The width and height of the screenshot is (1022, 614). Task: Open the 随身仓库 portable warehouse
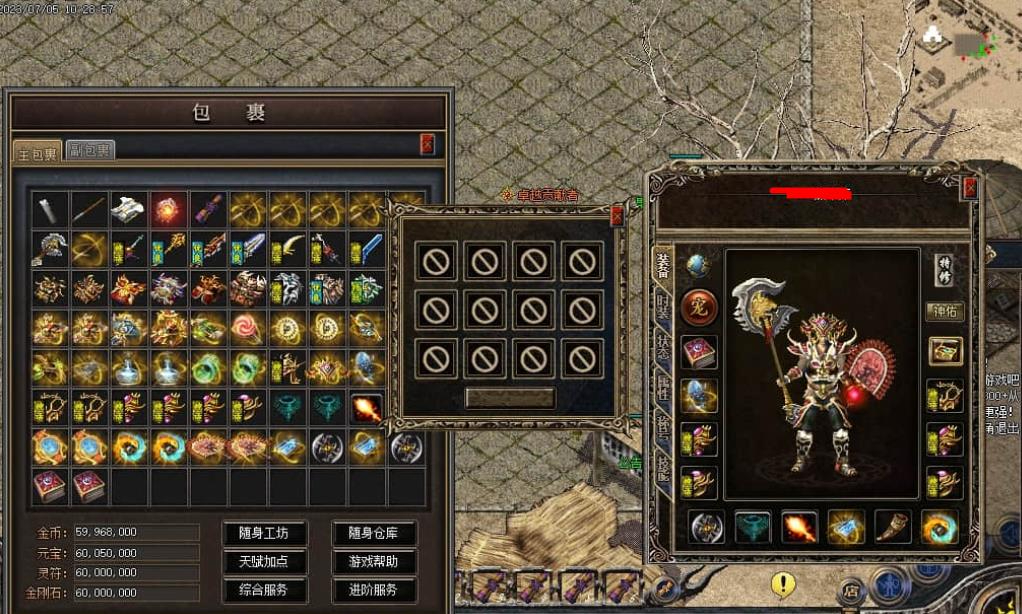pyautogui.click(x=374, y=533)
